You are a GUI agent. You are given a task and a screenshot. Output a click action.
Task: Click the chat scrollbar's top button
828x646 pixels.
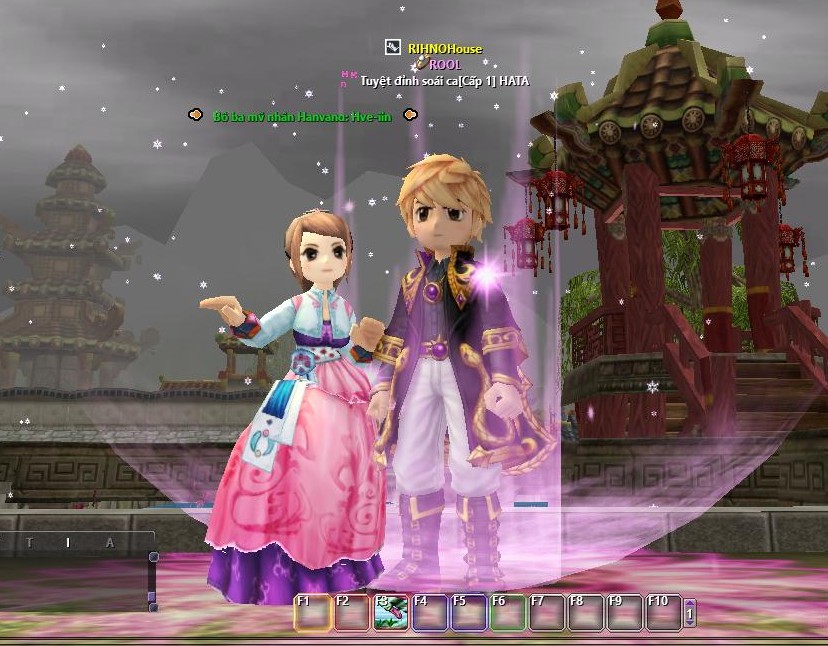click(x=153, y=557)
